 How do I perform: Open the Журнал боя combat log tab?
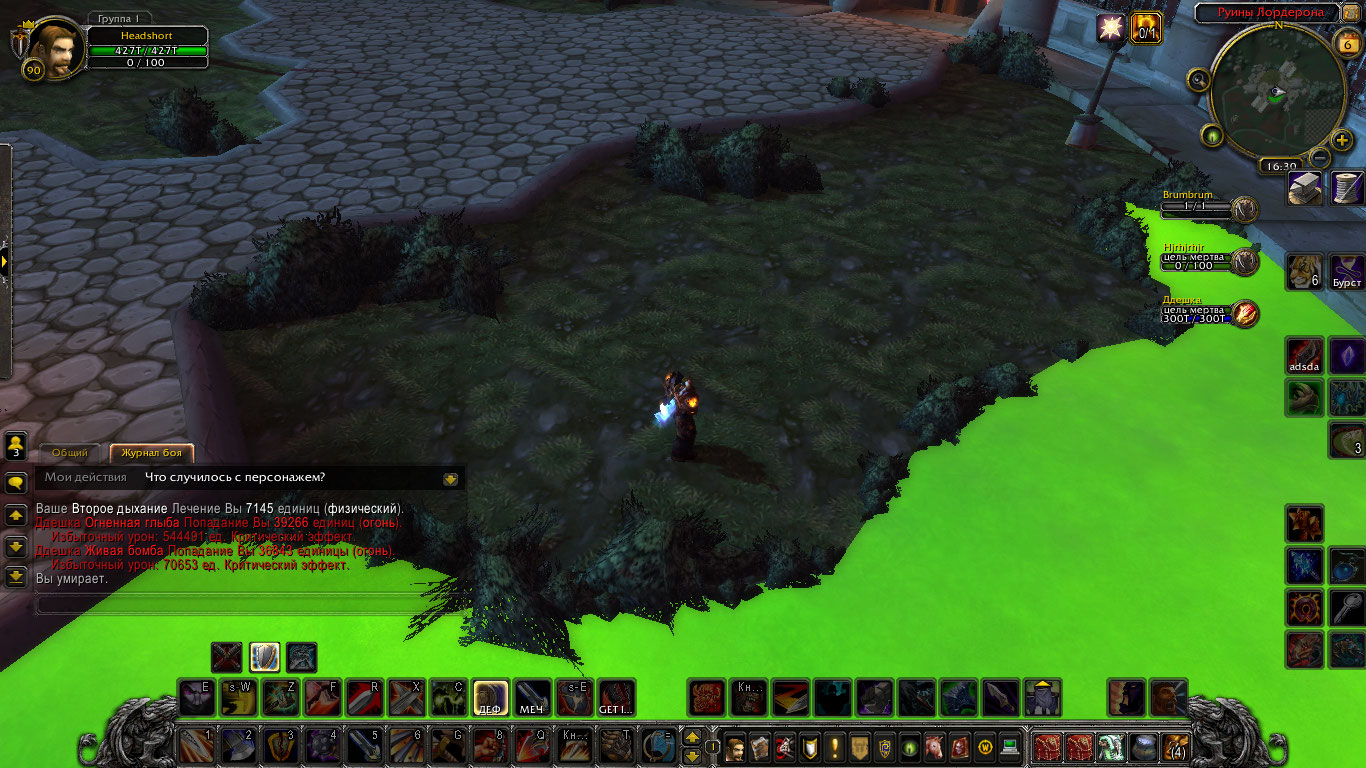(x=151, y=453)
